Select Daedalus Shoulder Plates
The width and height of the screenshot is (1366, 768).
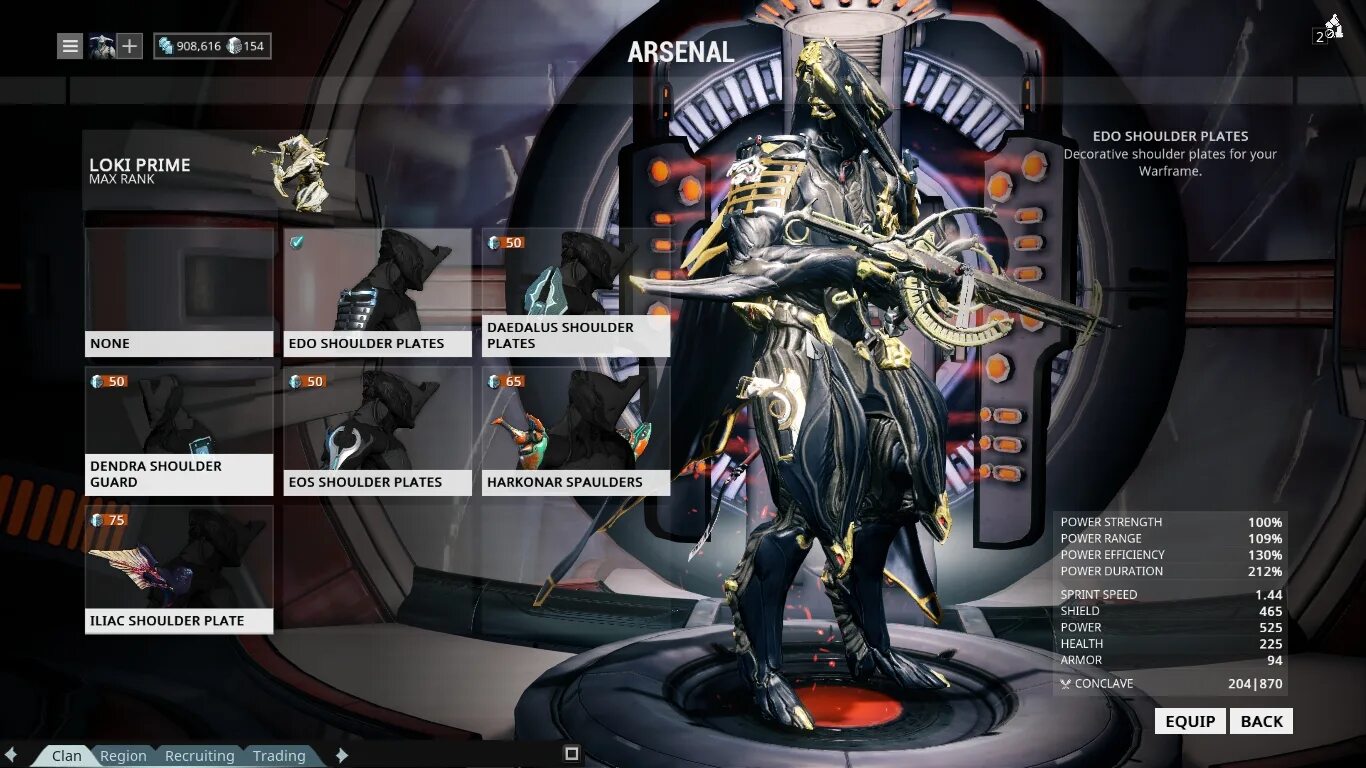pos(575,292)
